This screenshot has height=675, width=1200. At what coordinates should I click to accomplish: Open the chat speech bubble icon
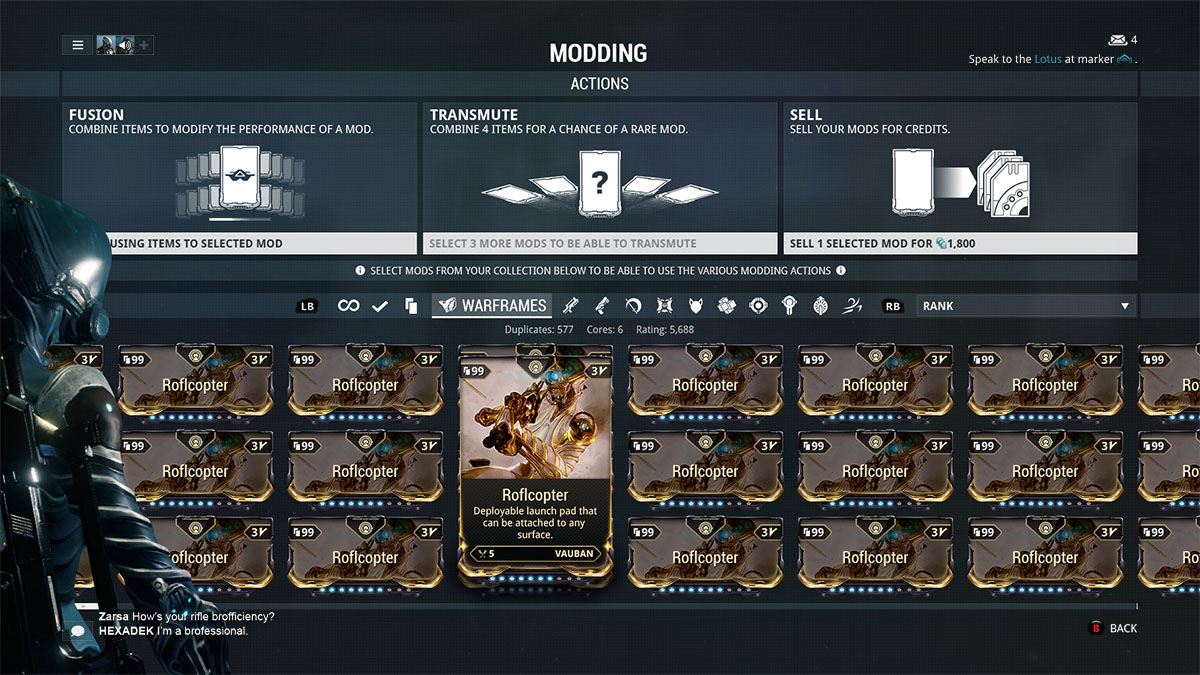[77, 631]
